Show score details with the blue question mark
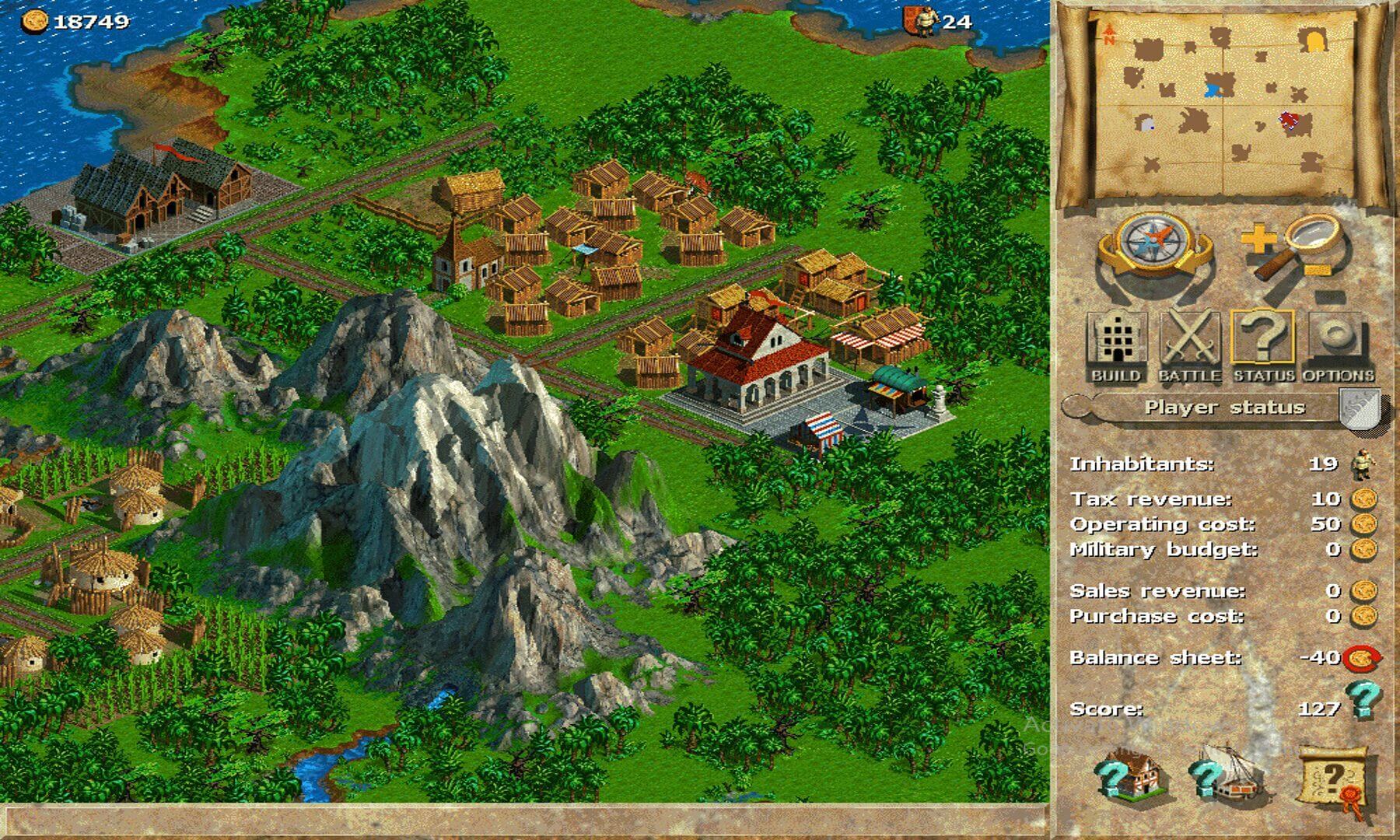1400x840 pixels. click(x=1362, y=698)
